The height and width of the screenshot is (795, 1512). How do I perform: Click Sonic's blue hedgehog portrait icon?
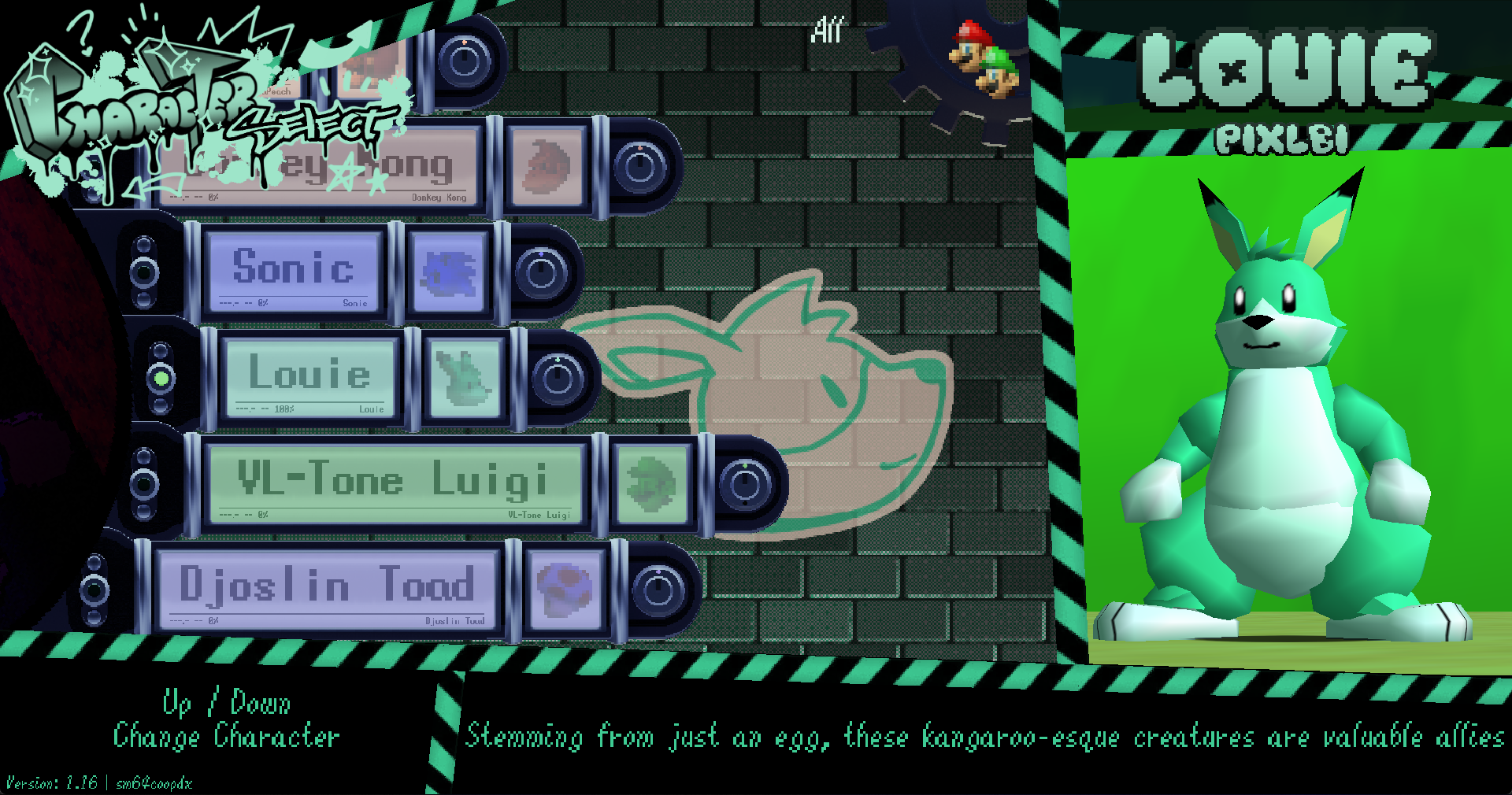[449, 272]
